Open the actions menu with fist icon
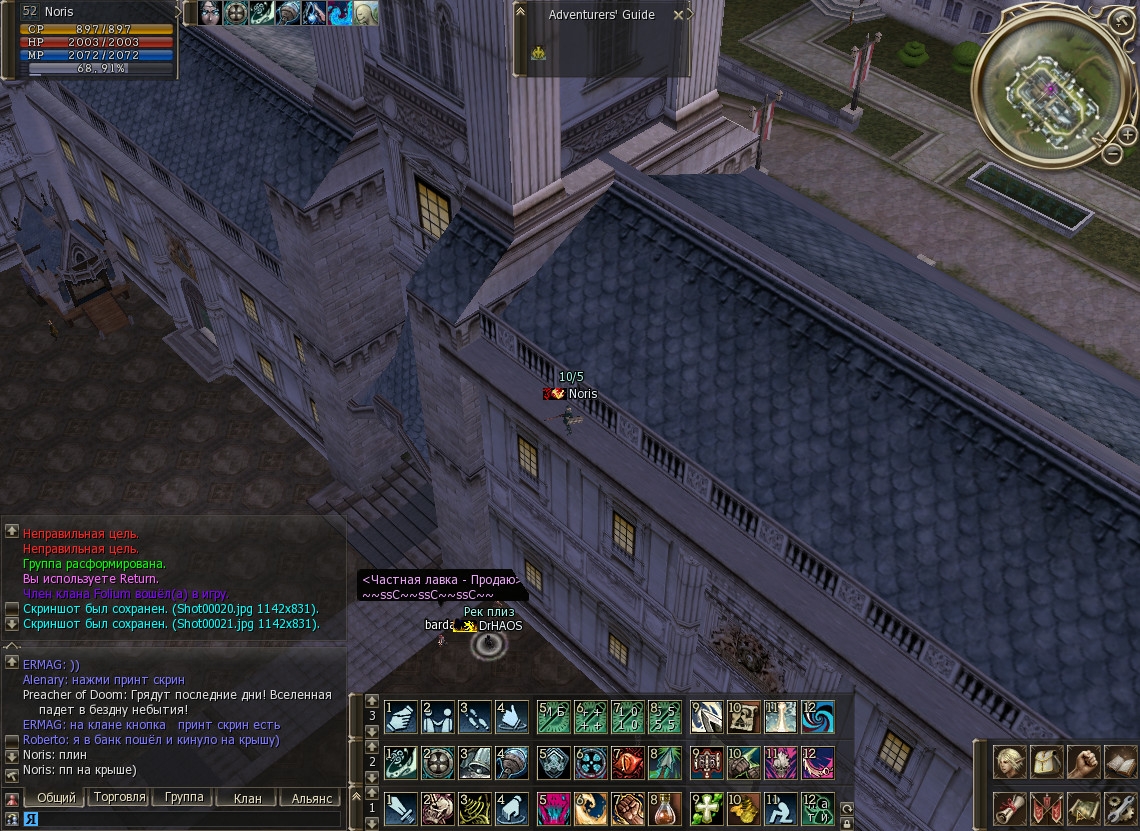1140x831 pixels. [1083, 763]
